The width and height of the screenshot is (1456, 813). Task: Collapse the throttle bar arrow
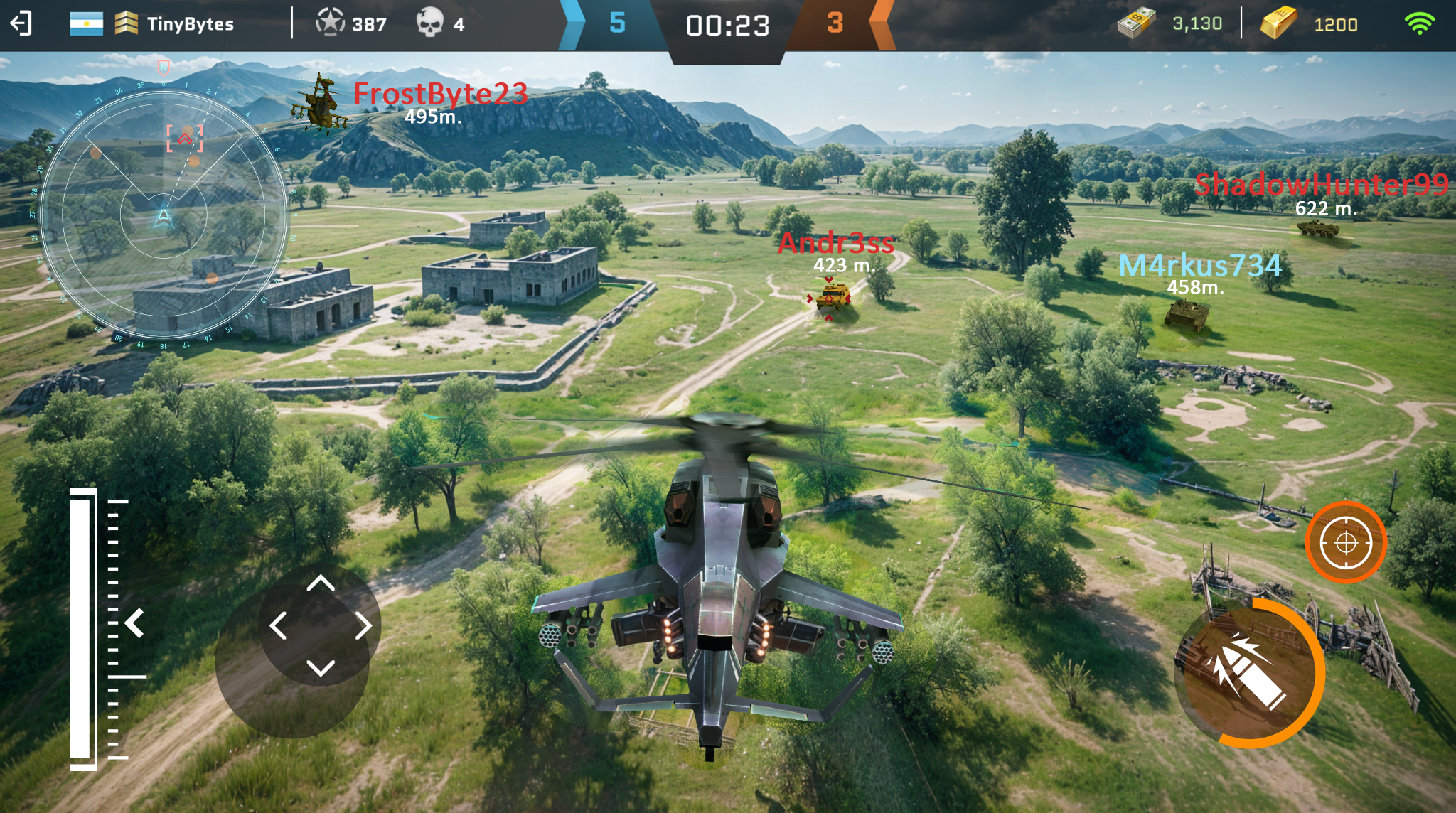coord(133,624)
